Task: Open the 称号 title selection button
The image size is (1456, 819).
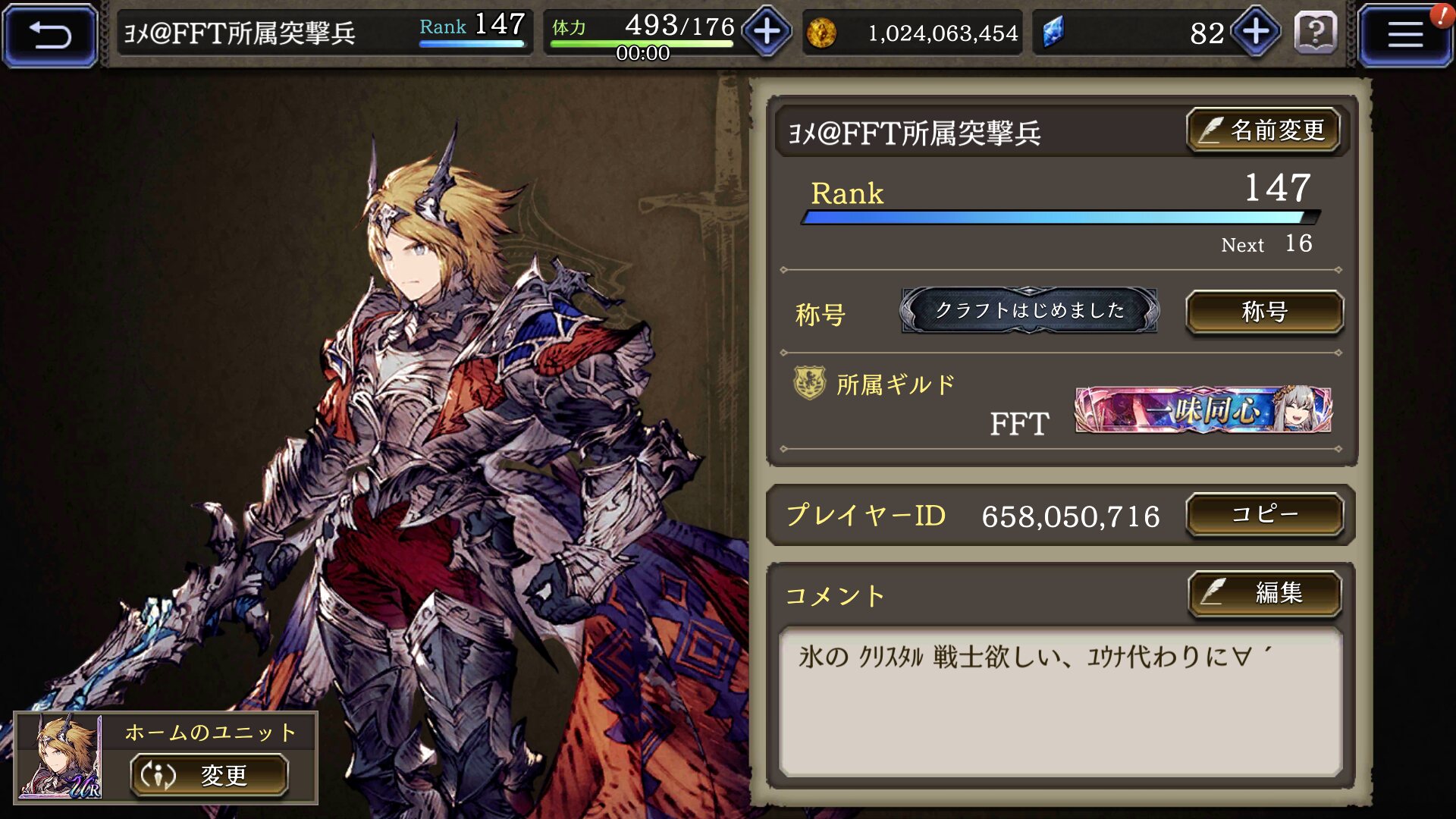Action: (x=1264, y=312)
